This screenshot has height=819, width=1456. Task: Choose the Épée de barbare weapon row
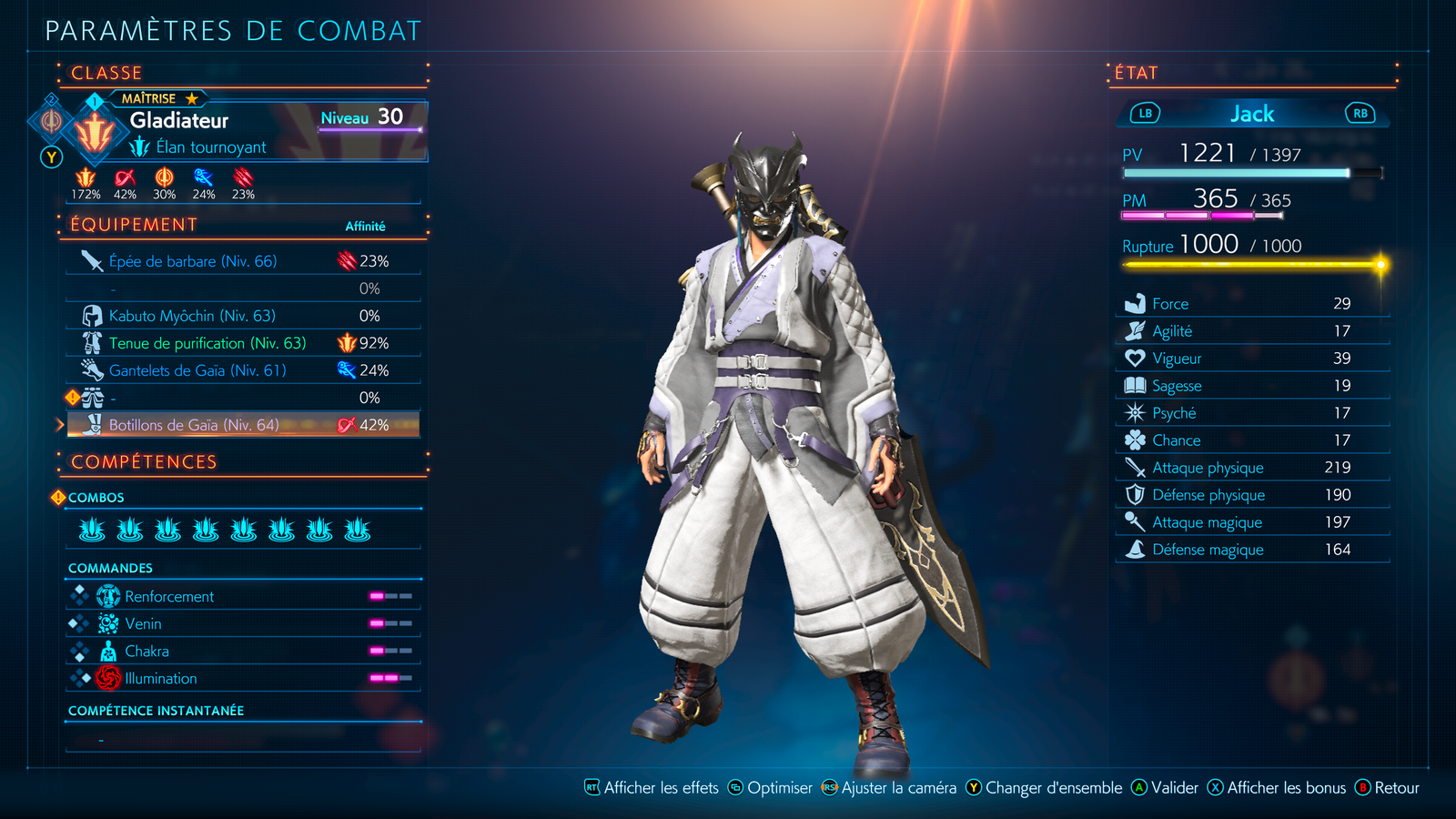point(193,261)
